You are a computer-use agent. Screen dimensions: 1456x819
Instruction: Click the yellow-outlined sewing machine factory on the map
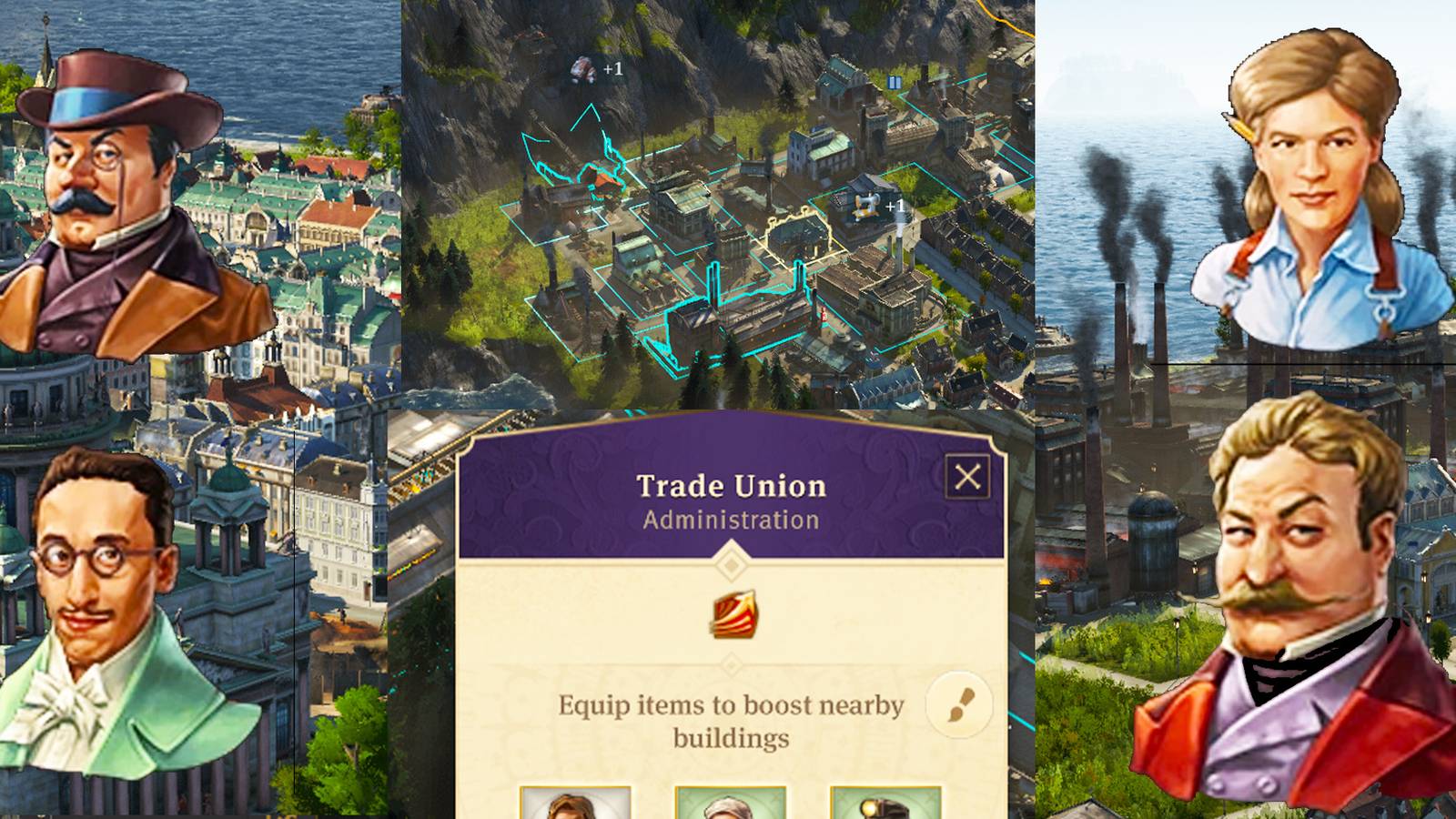(x=796, y=232)
